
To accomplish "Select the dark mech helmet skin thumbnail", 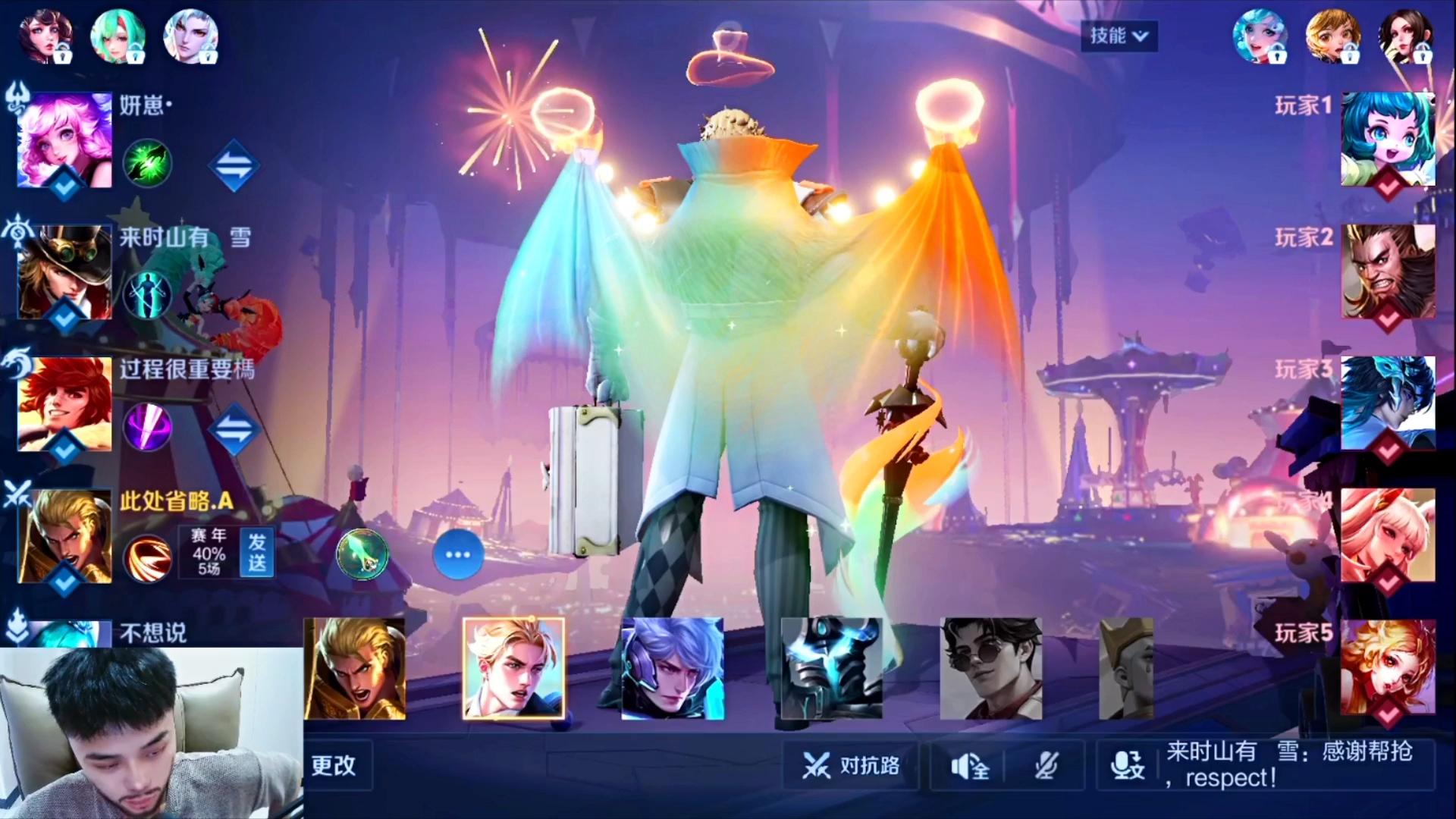I will click(832, 669).
